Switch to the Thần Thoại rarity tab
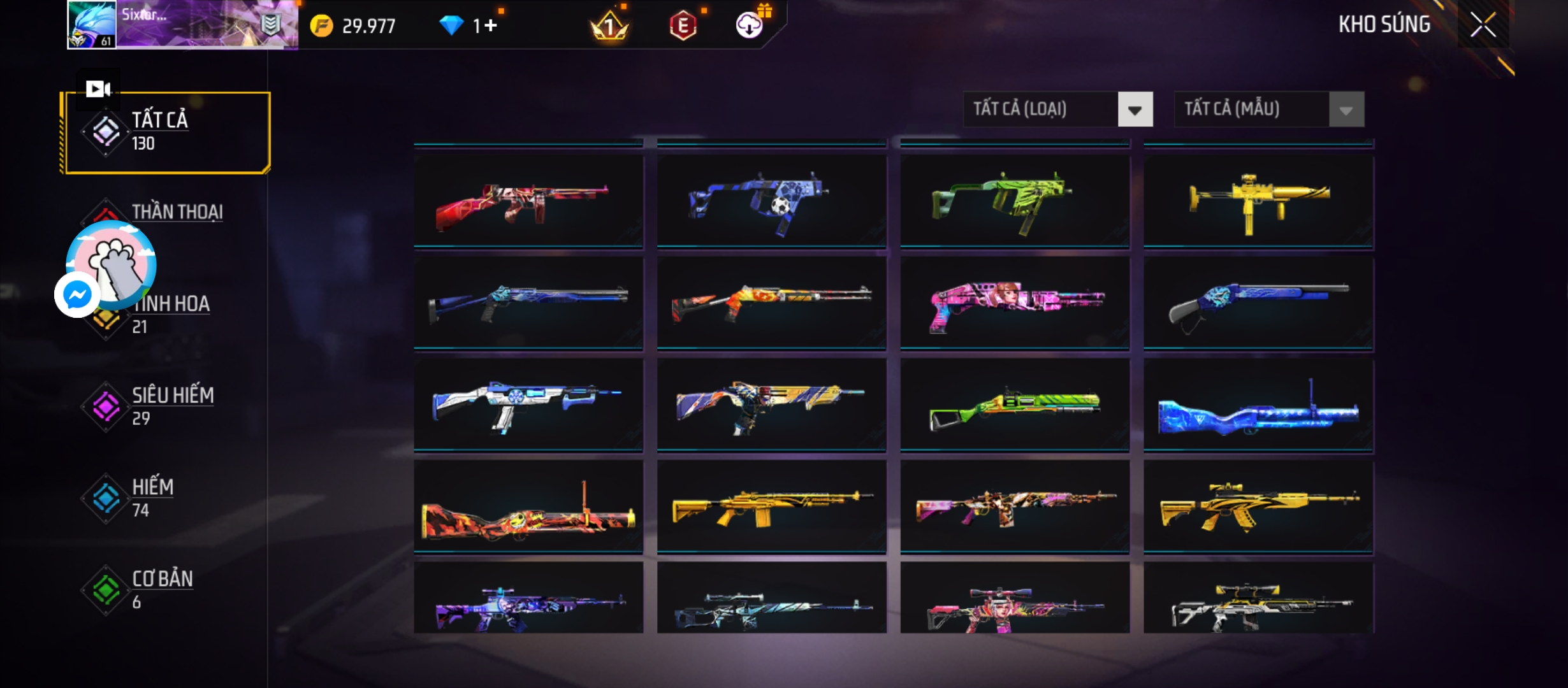1568x688 pixels. coord(177,211)
